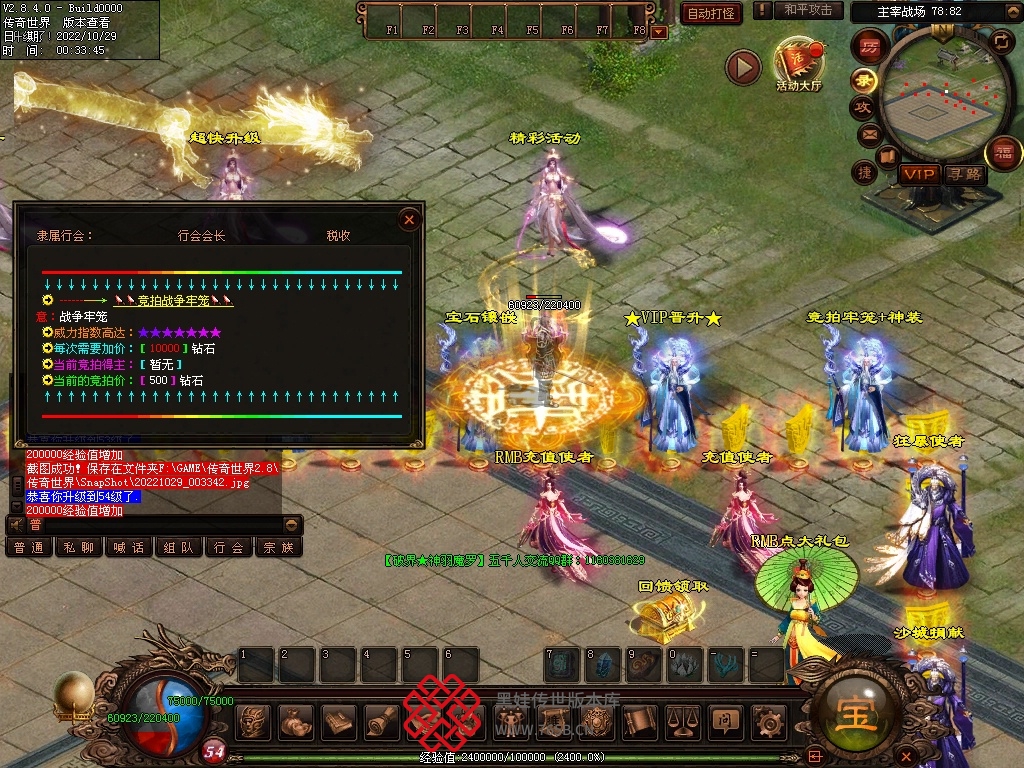Image resolution: width=1024 pixels, height=768 pixels.
Task: Click the 福 welfare round icon
Action: 1003,153
